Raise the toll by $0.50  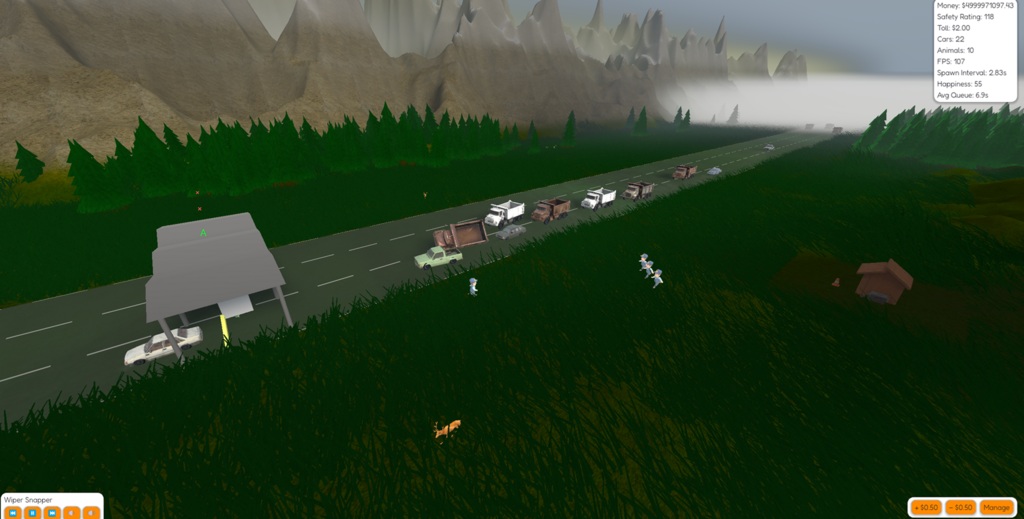926,507
